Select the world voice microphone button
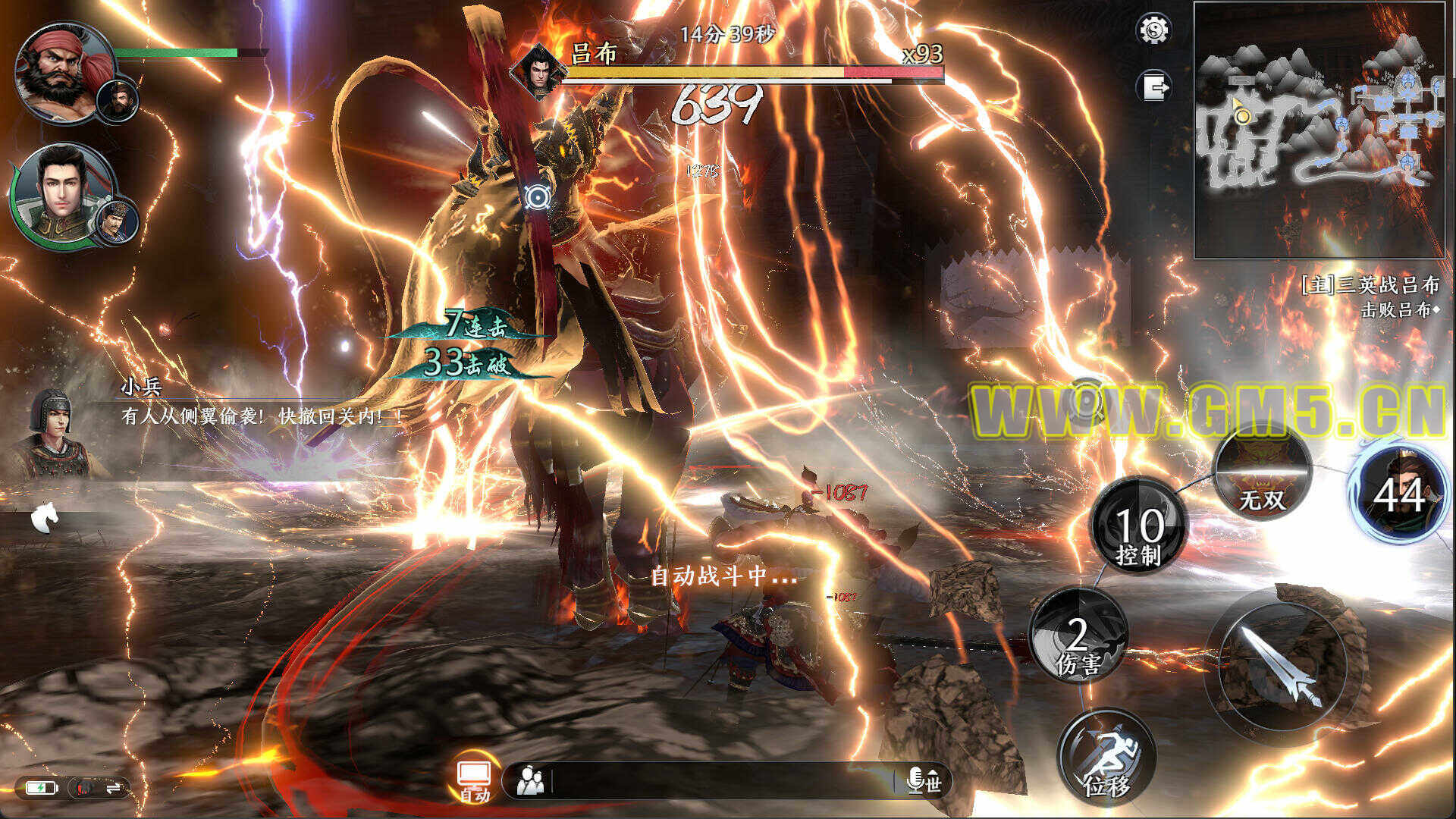The height and width of the screenshot is (819, 1456). (923, 780)
